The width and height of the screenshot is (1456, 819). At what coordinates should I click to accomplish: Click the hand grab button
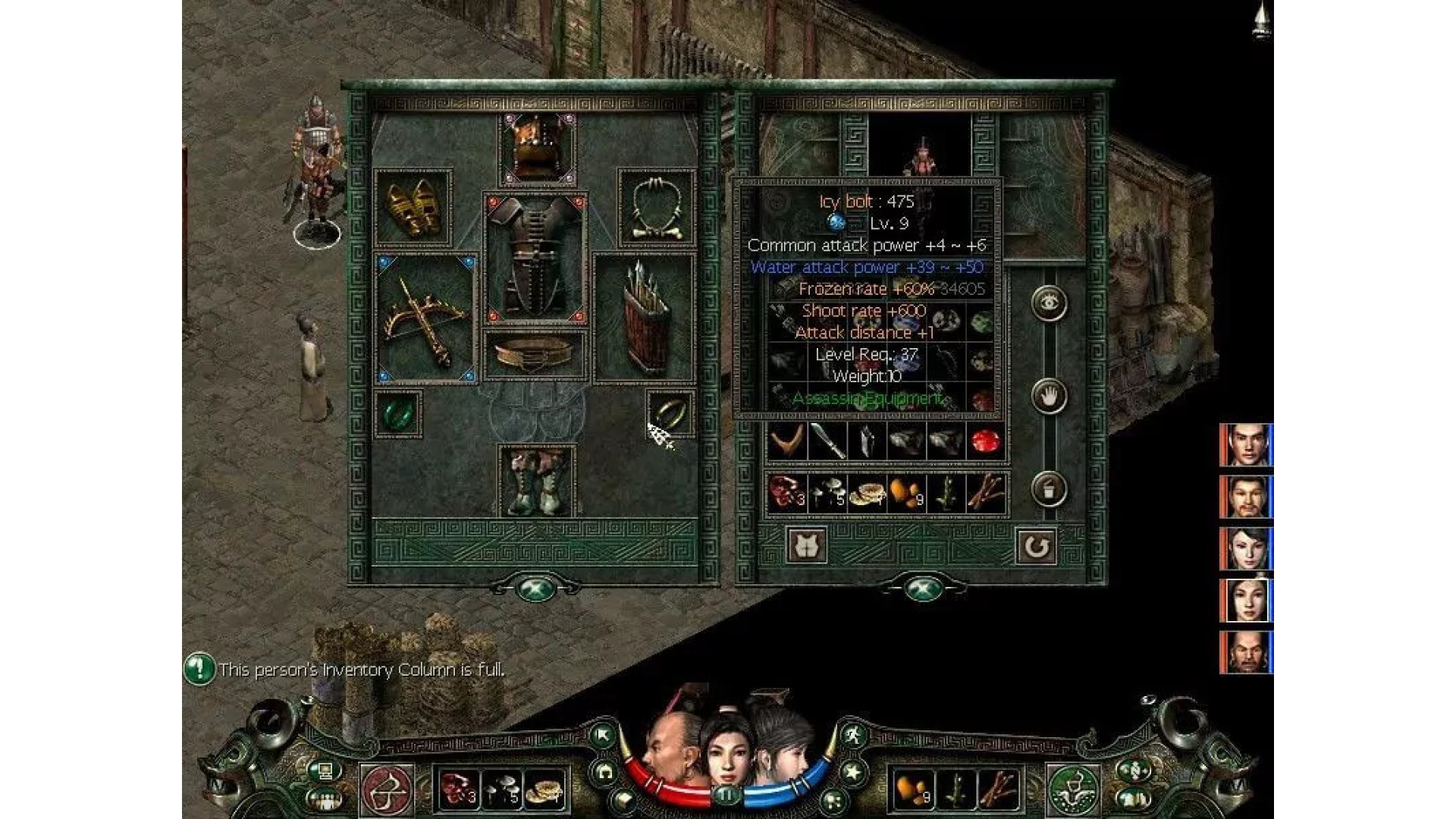click(1050, 396)
